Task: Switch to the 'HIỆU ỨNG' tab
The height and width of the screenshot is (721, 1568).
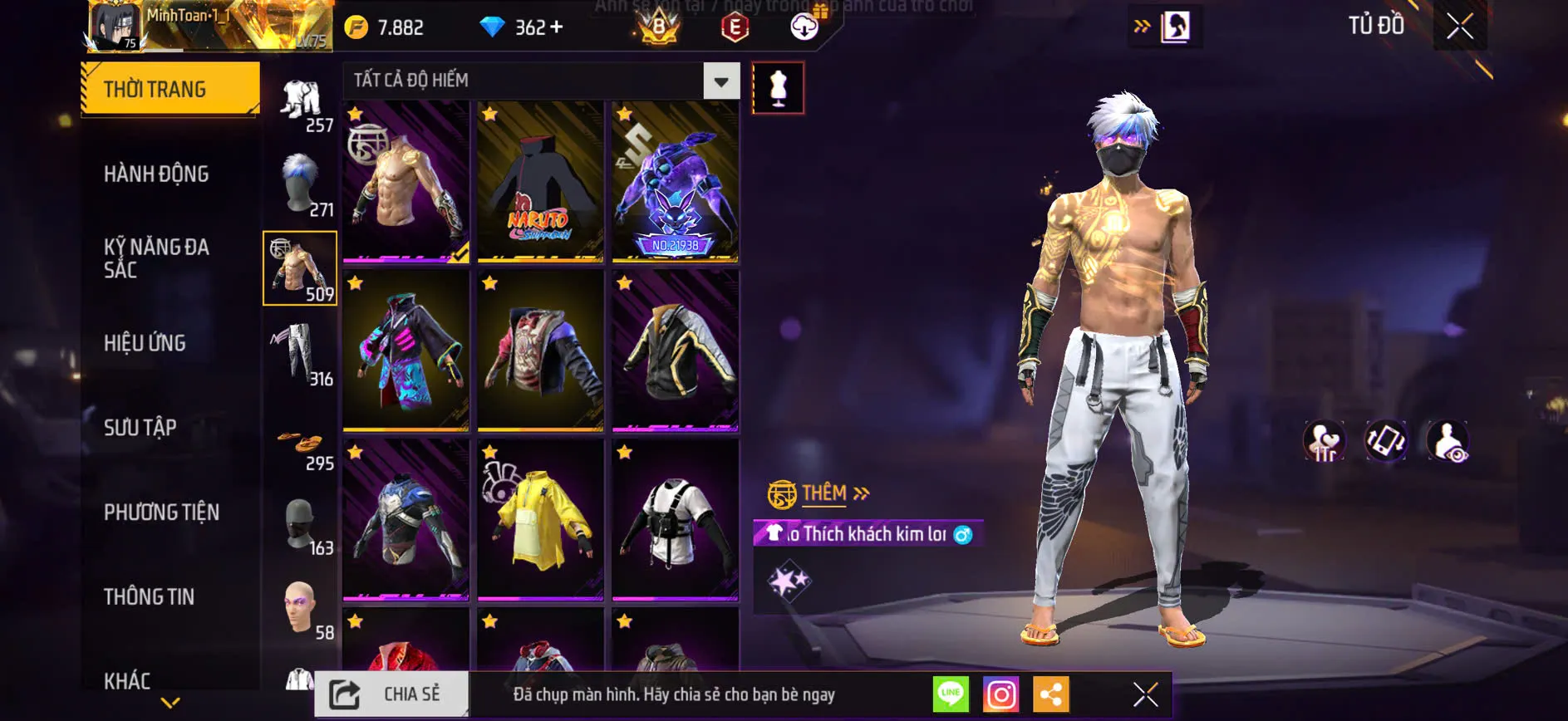Action: (x=144, y=343)
